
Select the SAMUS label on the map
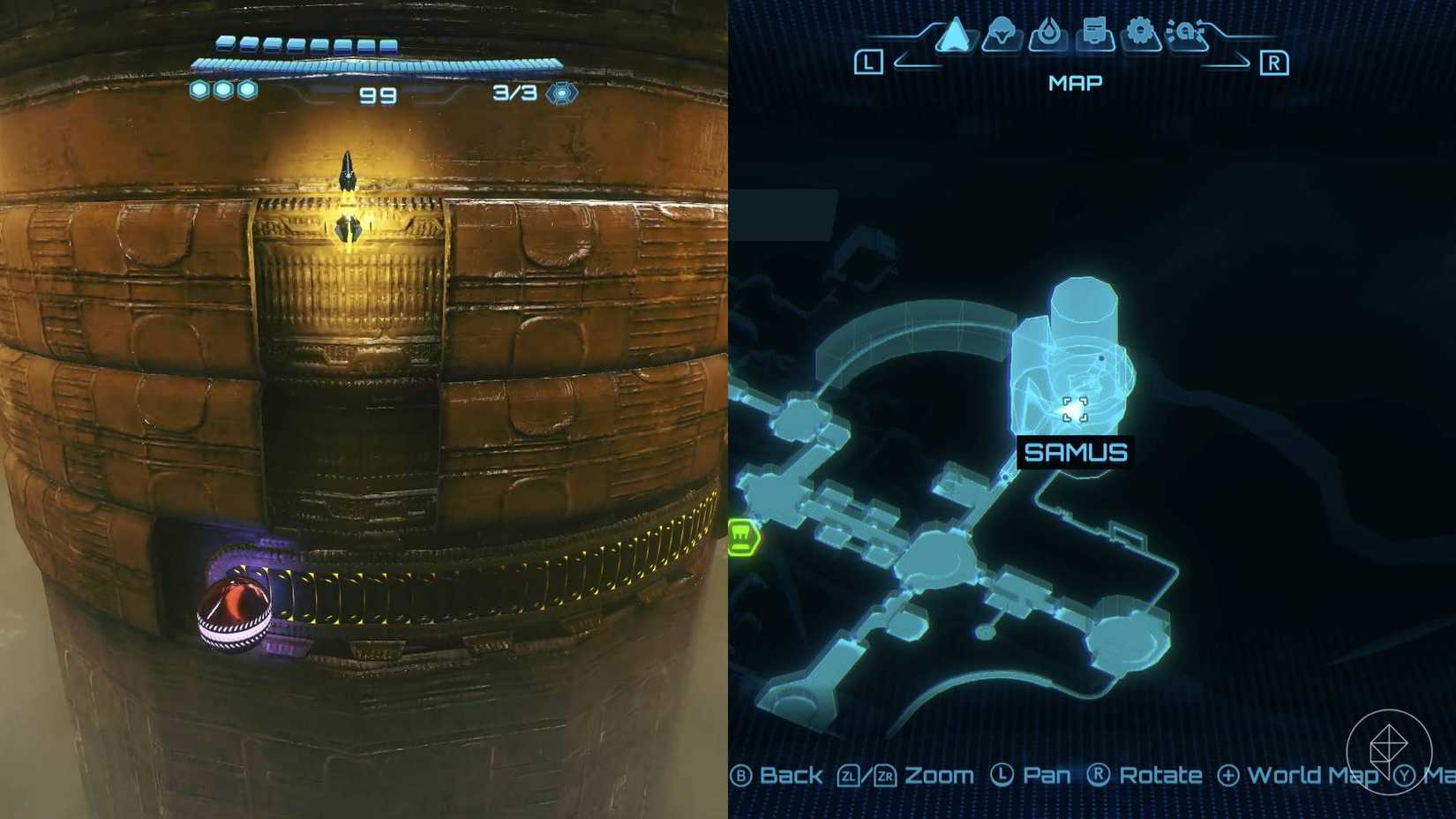point(1076,453)
